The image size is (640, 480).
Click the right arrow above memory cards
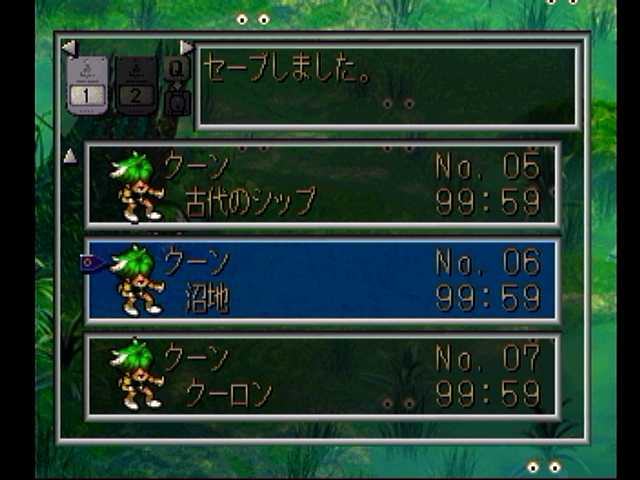coord(186,47)
